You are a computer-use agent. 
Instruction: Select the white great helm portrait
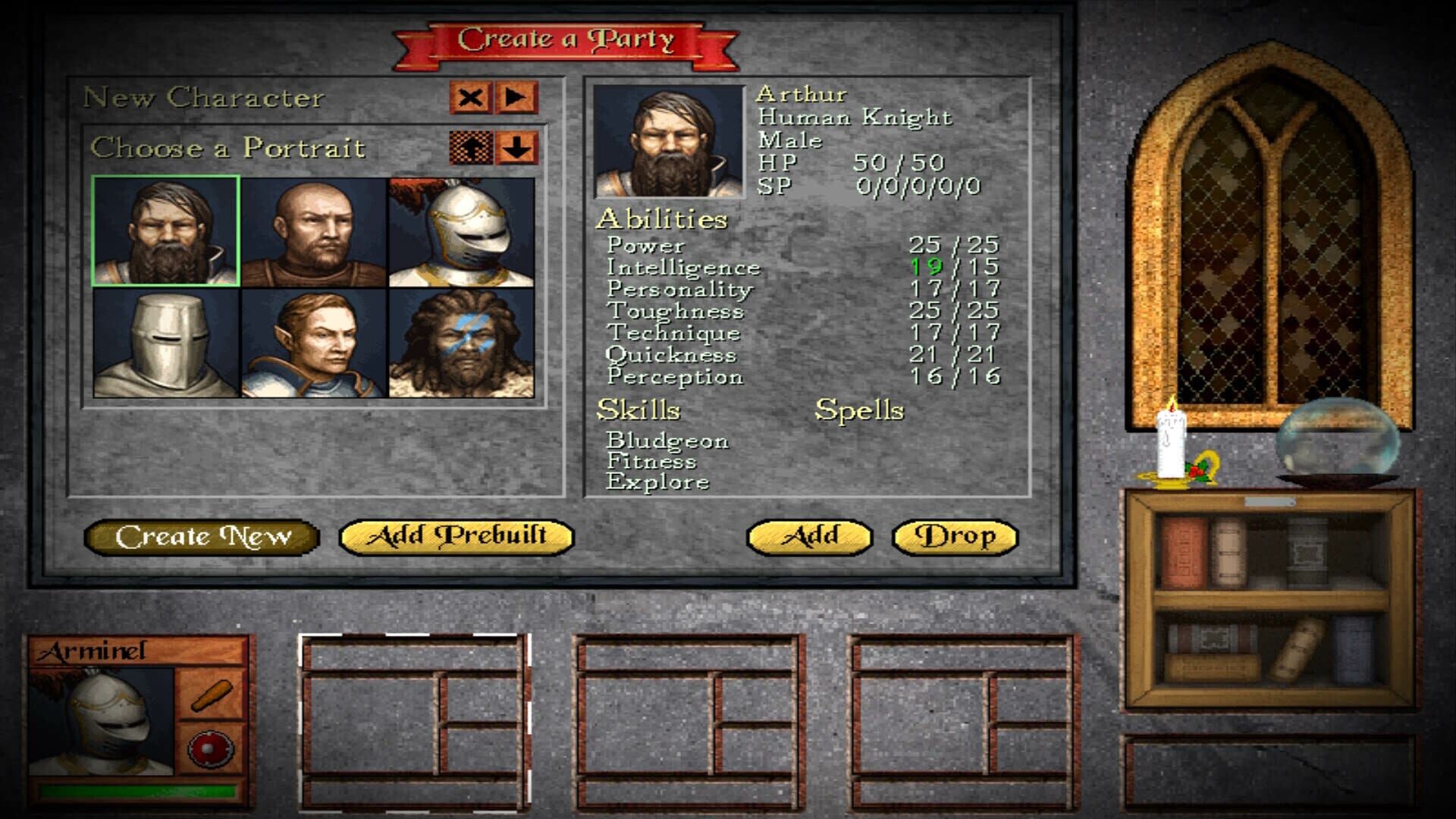click(x=165, y=343)
